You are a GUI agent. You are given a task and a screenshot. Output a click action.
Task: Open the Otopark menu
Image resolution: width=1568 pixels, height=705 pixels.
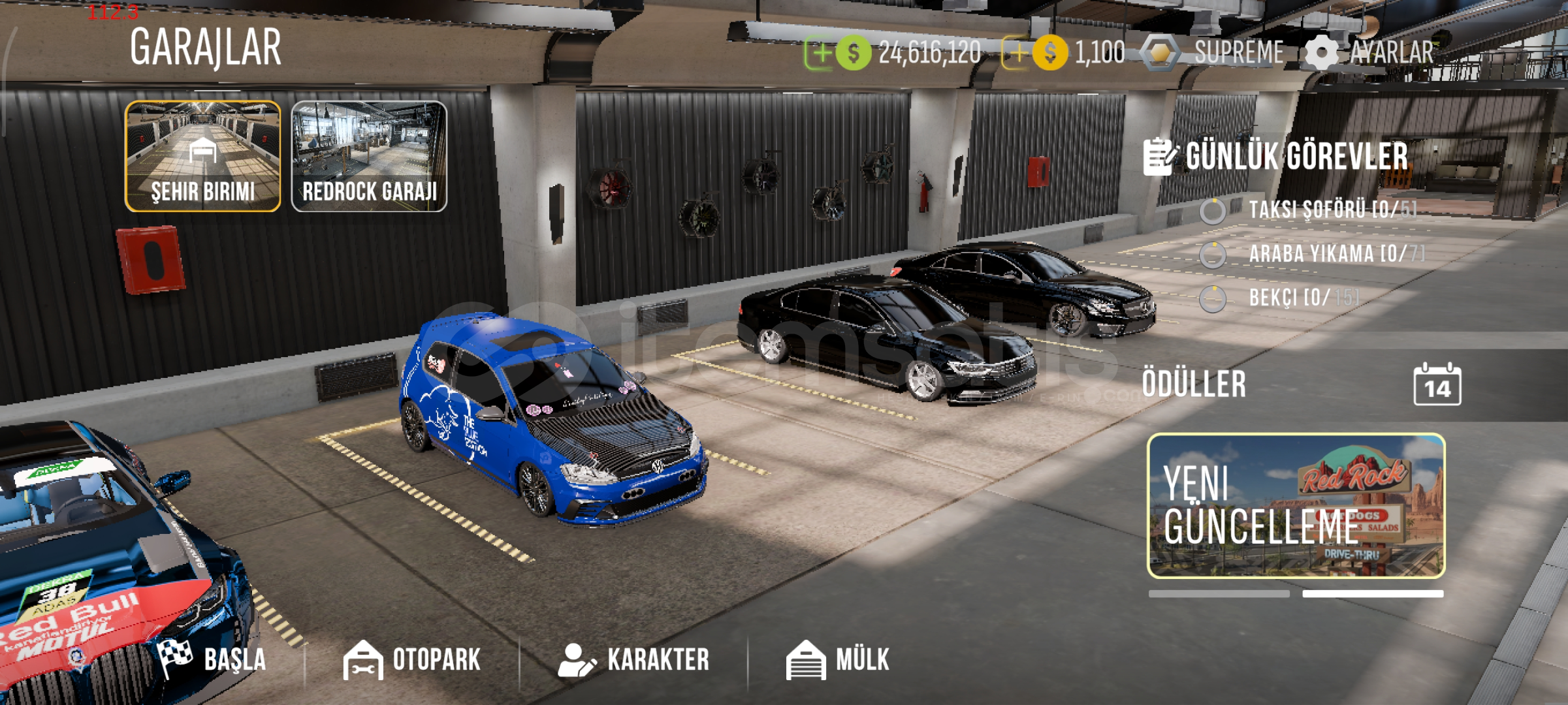pyautogui.click(x=413, y=659)
